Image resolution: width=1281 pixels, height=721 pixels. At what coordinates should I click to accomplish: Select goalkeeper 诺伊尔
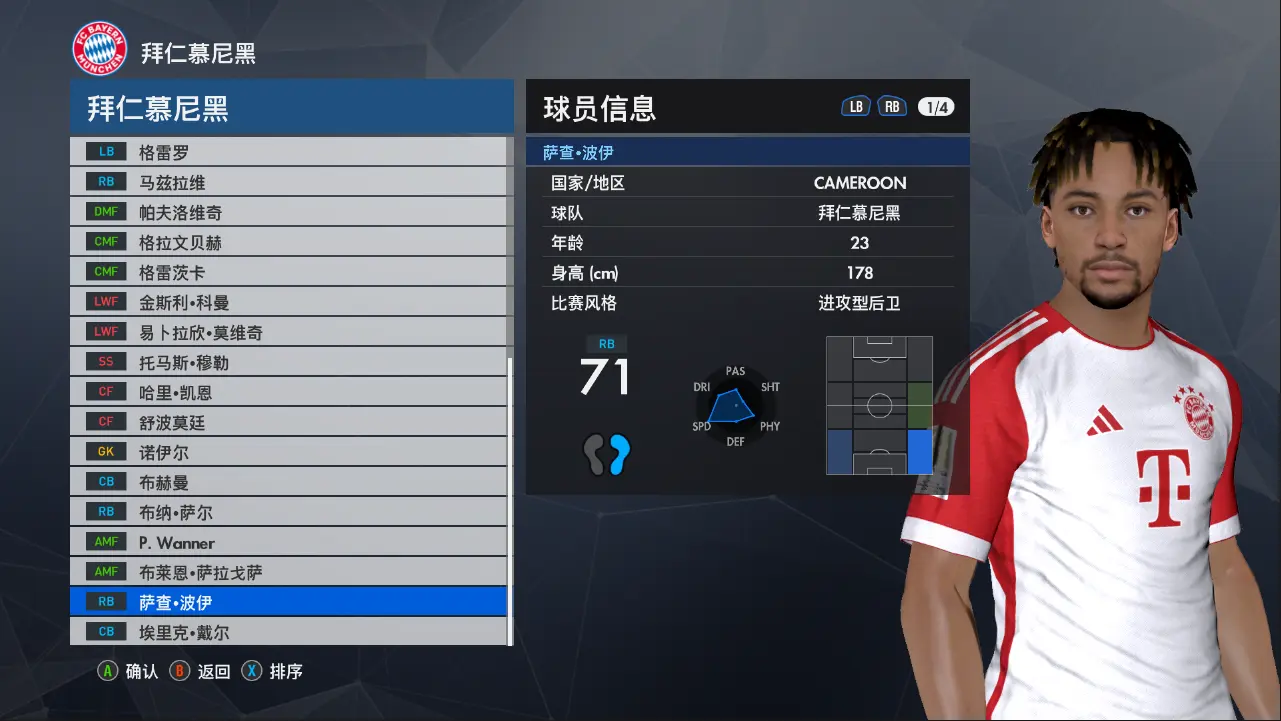pos(288,452)
